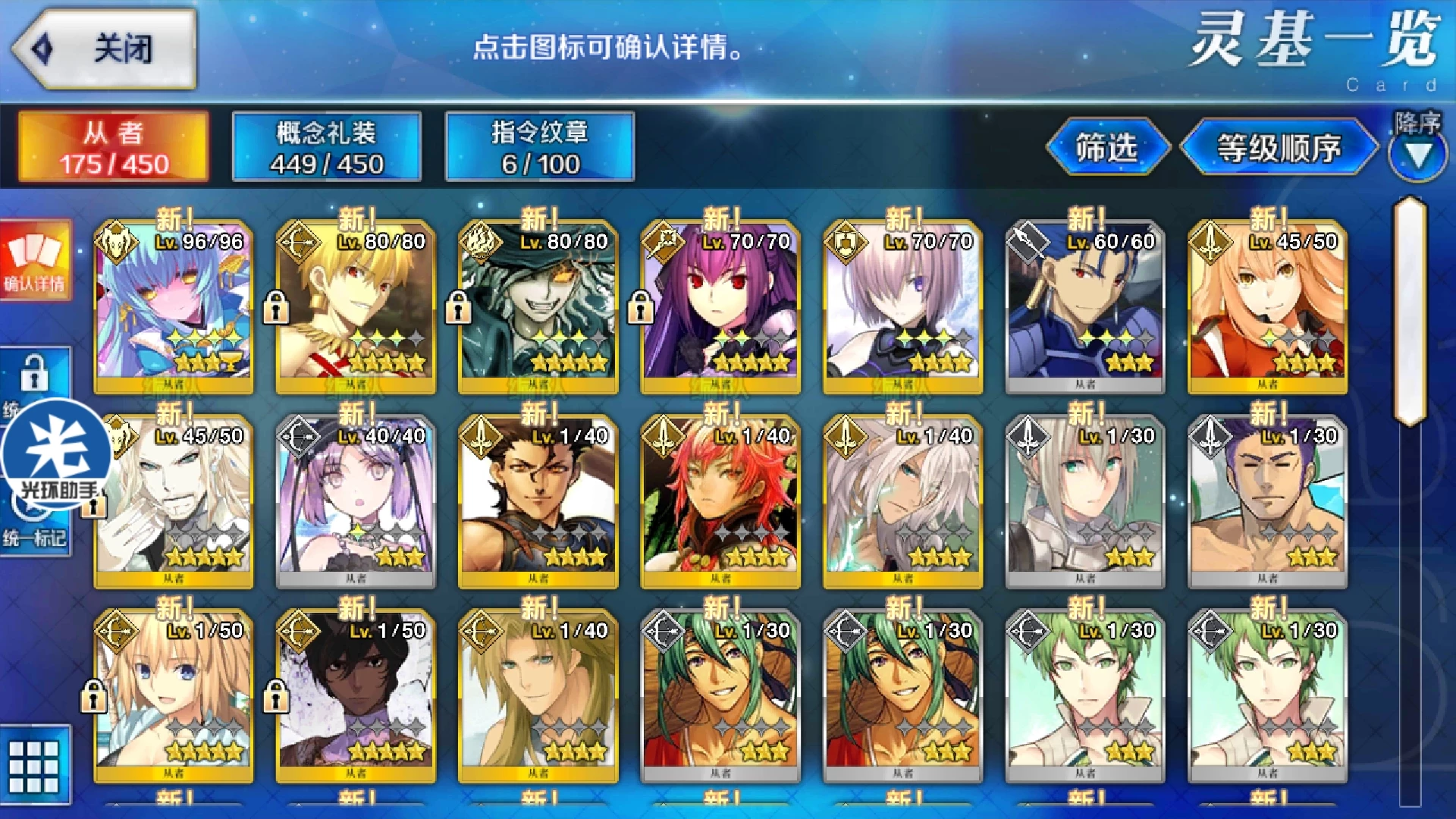Select the Lv. 96/96 blue-haired servant card

click(x=174, y=307)
